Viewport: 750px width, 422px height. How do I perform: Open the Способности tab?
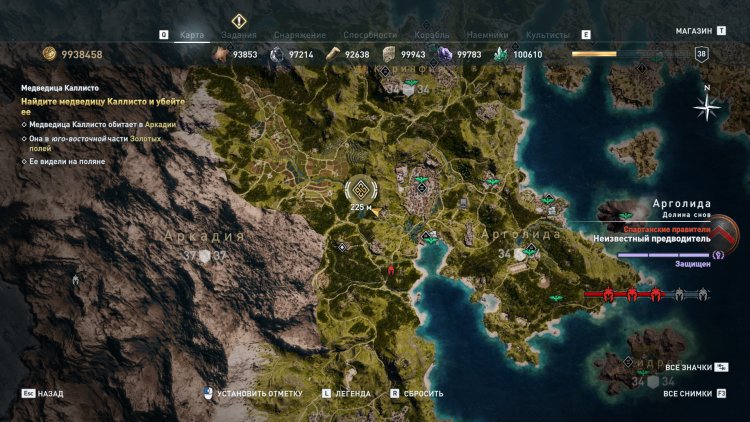pos(368,34)
